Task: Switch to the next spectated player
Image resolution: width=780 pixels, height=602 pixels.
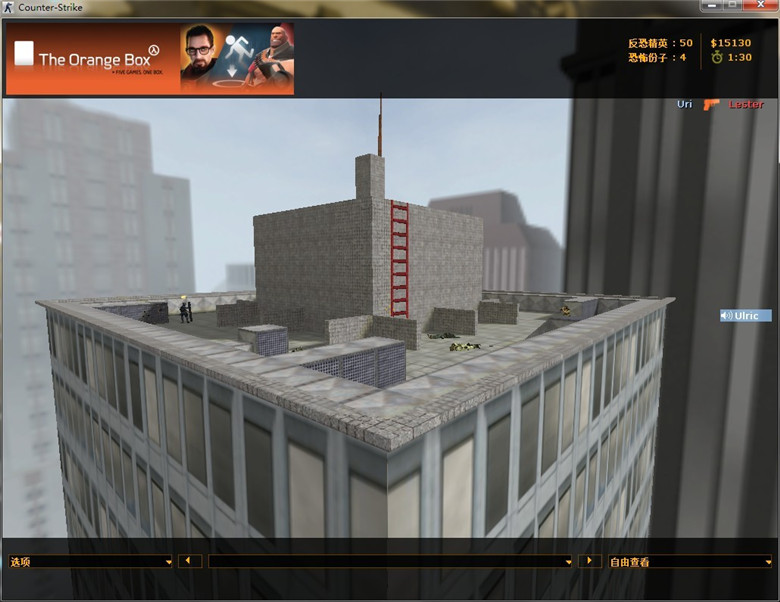Action: [590, 561]
